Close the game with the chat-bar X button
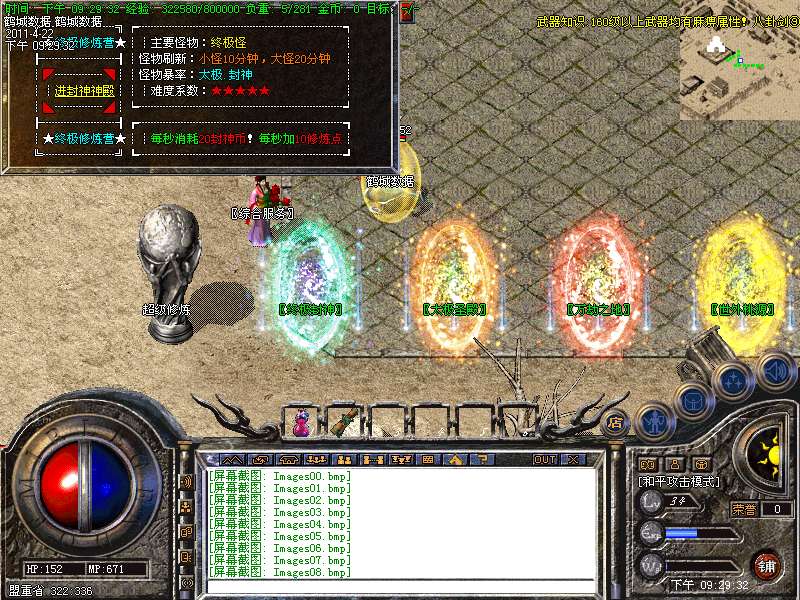This screenshot has height=600, width=800. click(x=573, y=459)
